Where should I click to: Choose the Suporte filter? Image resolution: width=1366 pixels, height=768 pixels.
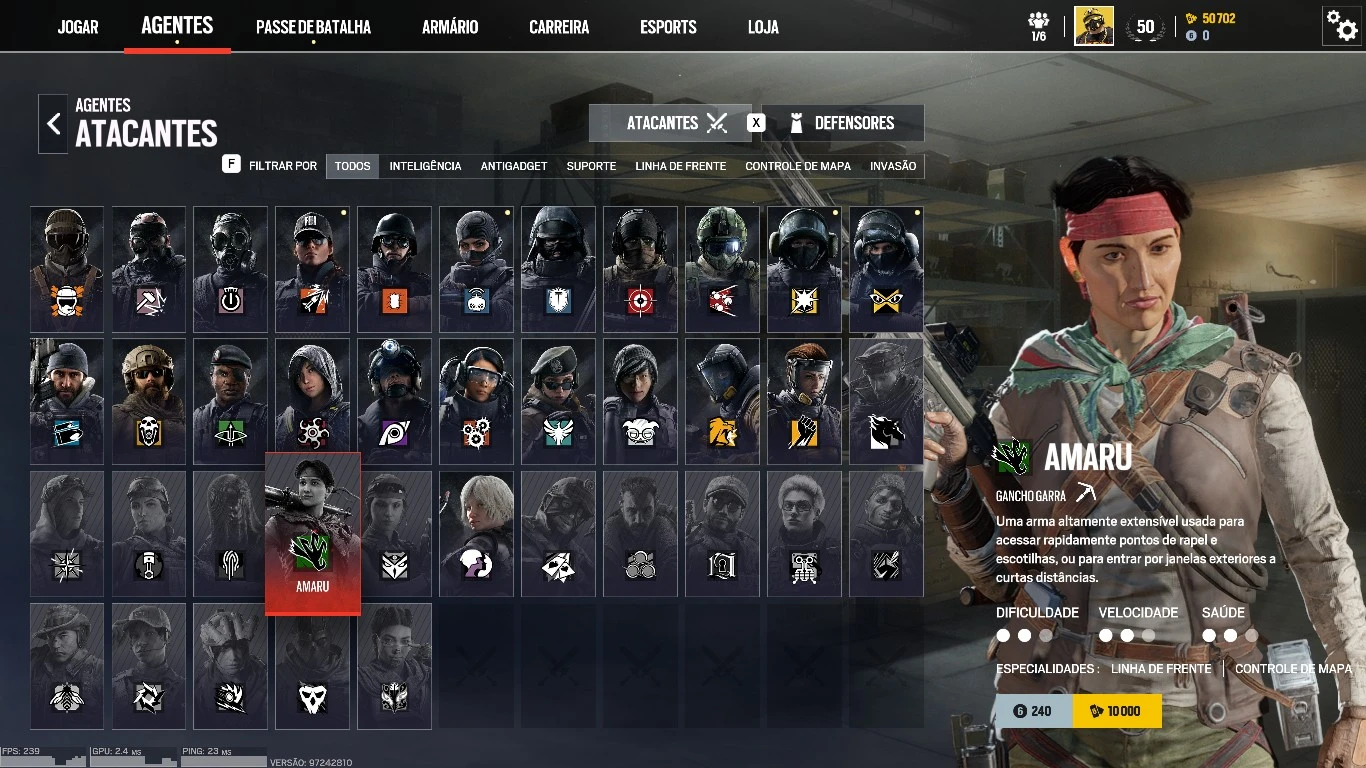(x=591, y=166)
